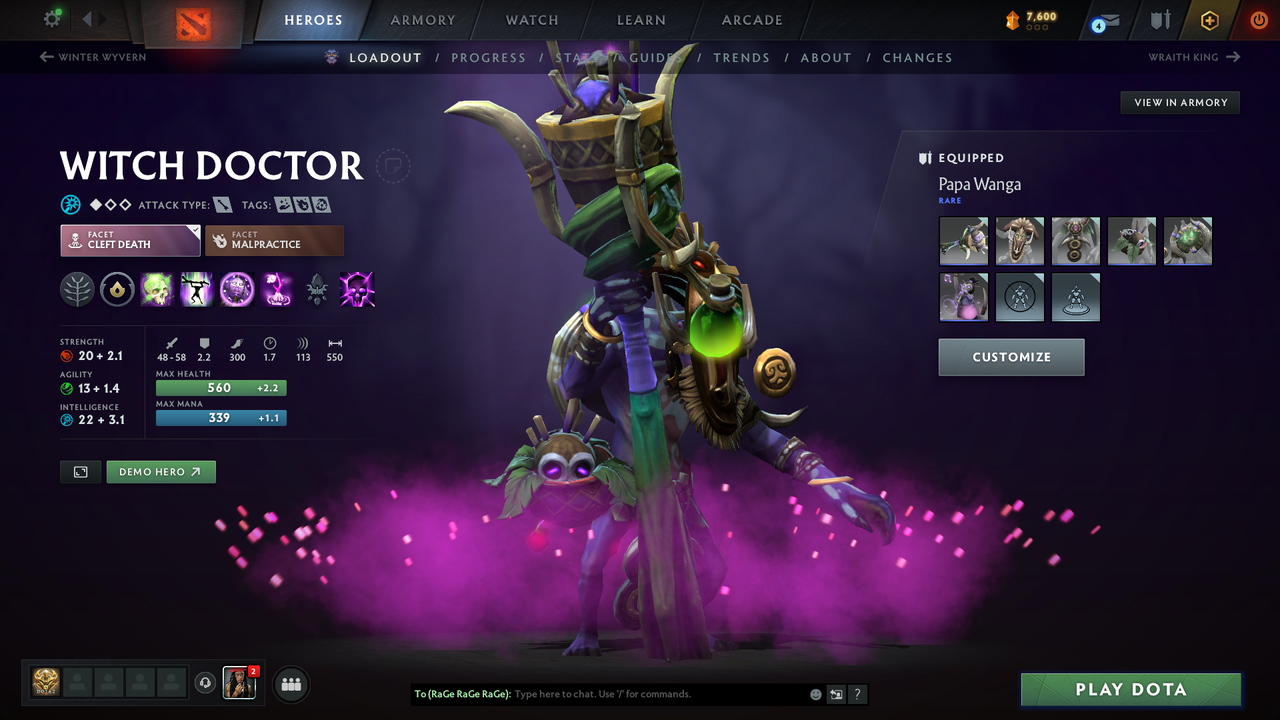Open notifications via the mail envelope icon
The height and width of the screenshot is (720, 1280).
coord(1105,19)
